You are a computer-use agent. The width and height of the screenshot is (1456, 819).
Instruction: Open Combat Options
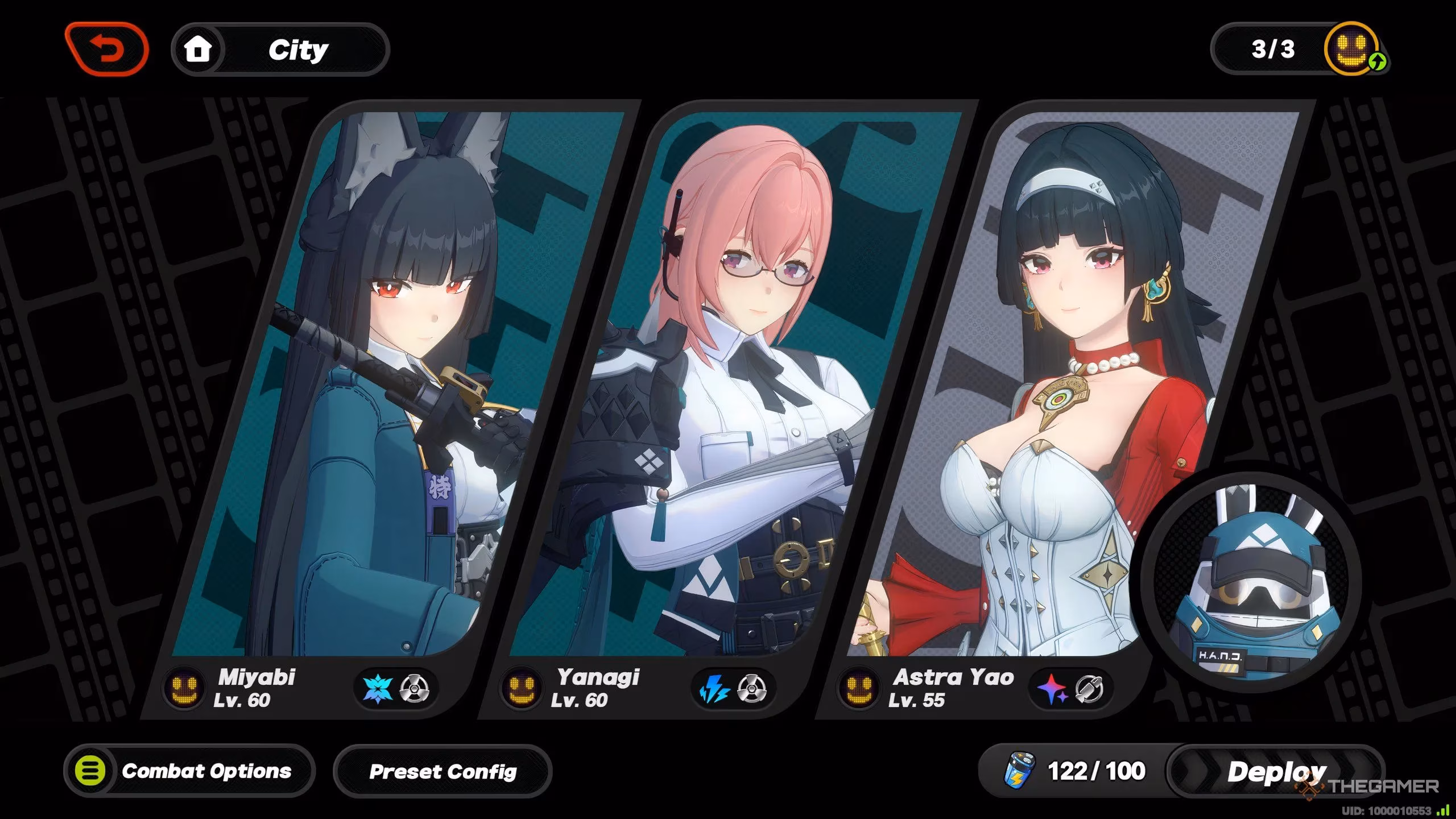189,771
